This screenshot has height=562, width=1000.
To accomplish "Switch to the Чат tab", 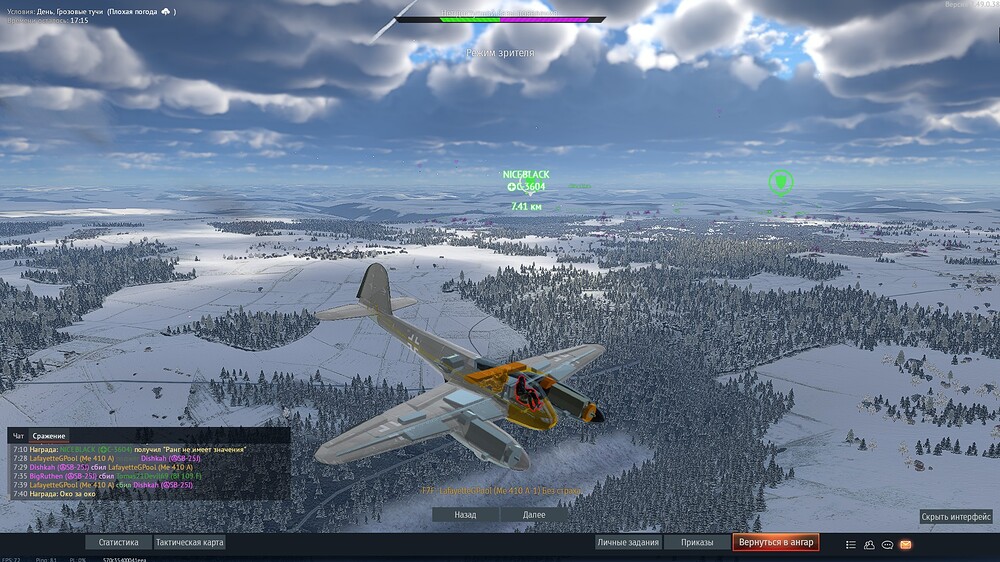I will [18, 436].
